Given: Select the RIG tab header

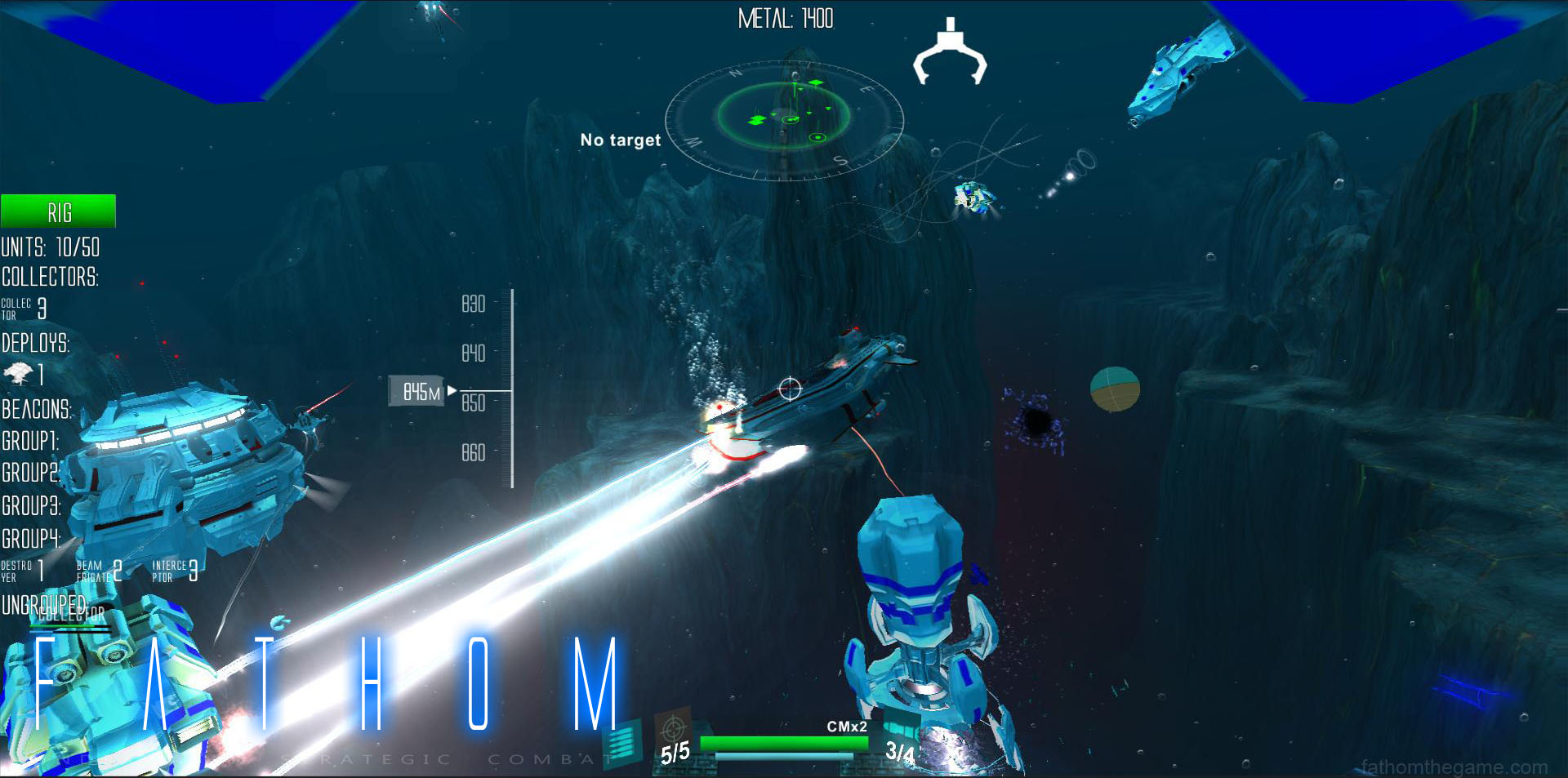Looking at the screenshot, I should click(x=57, y=211).
